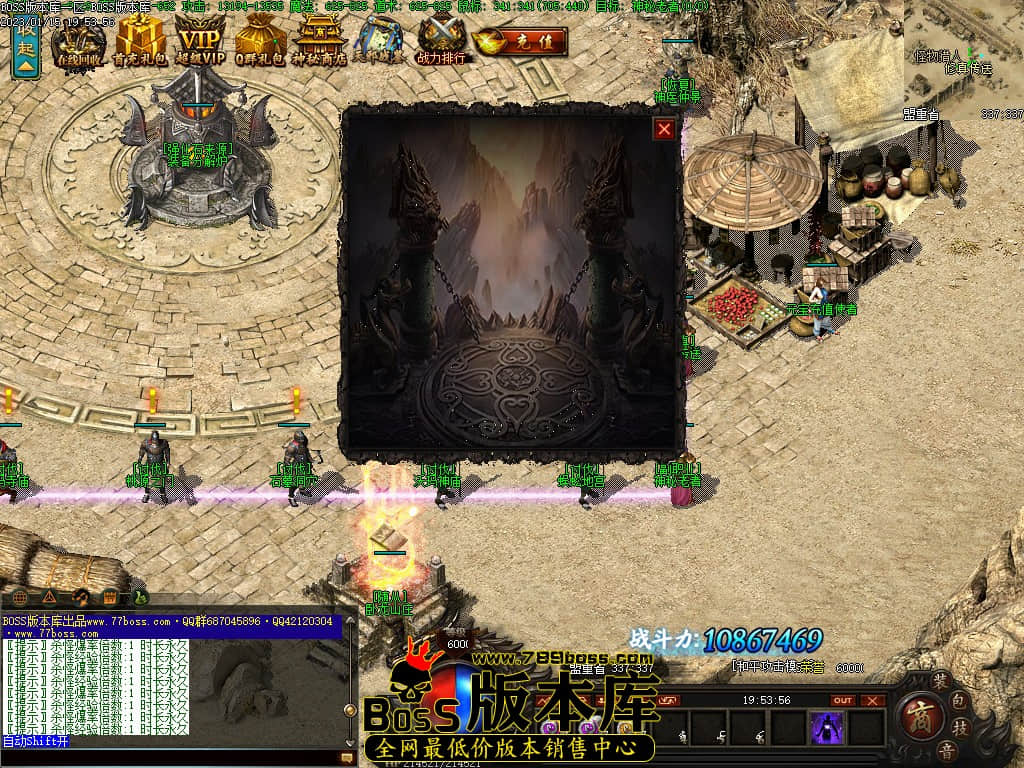The width and height of the screenshot is (1024, 768).
Task: Click the OUT logout button
Action: point(843,701)
